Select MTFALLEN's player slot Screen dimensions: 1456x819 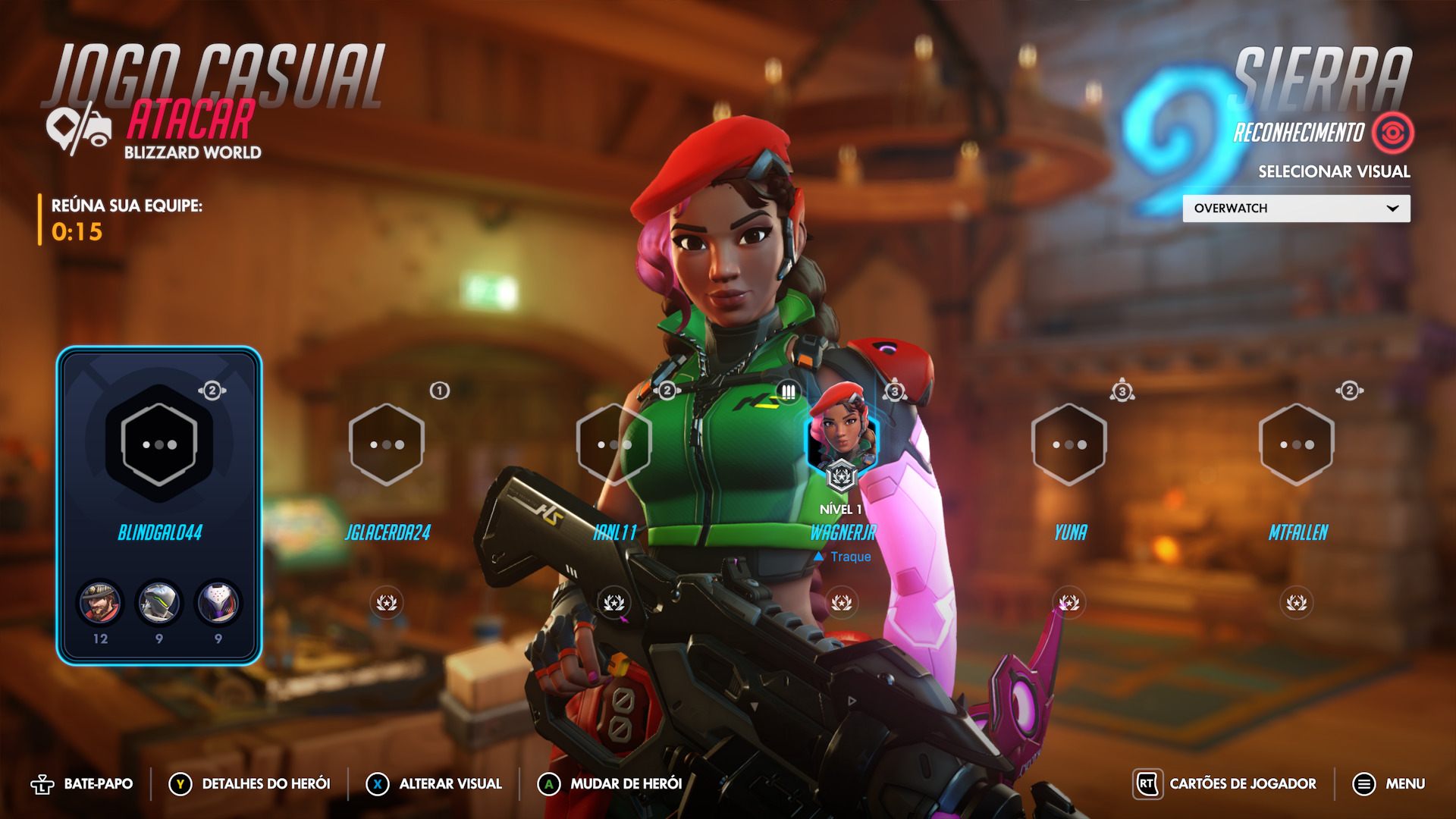click(x=1296, y=444)
